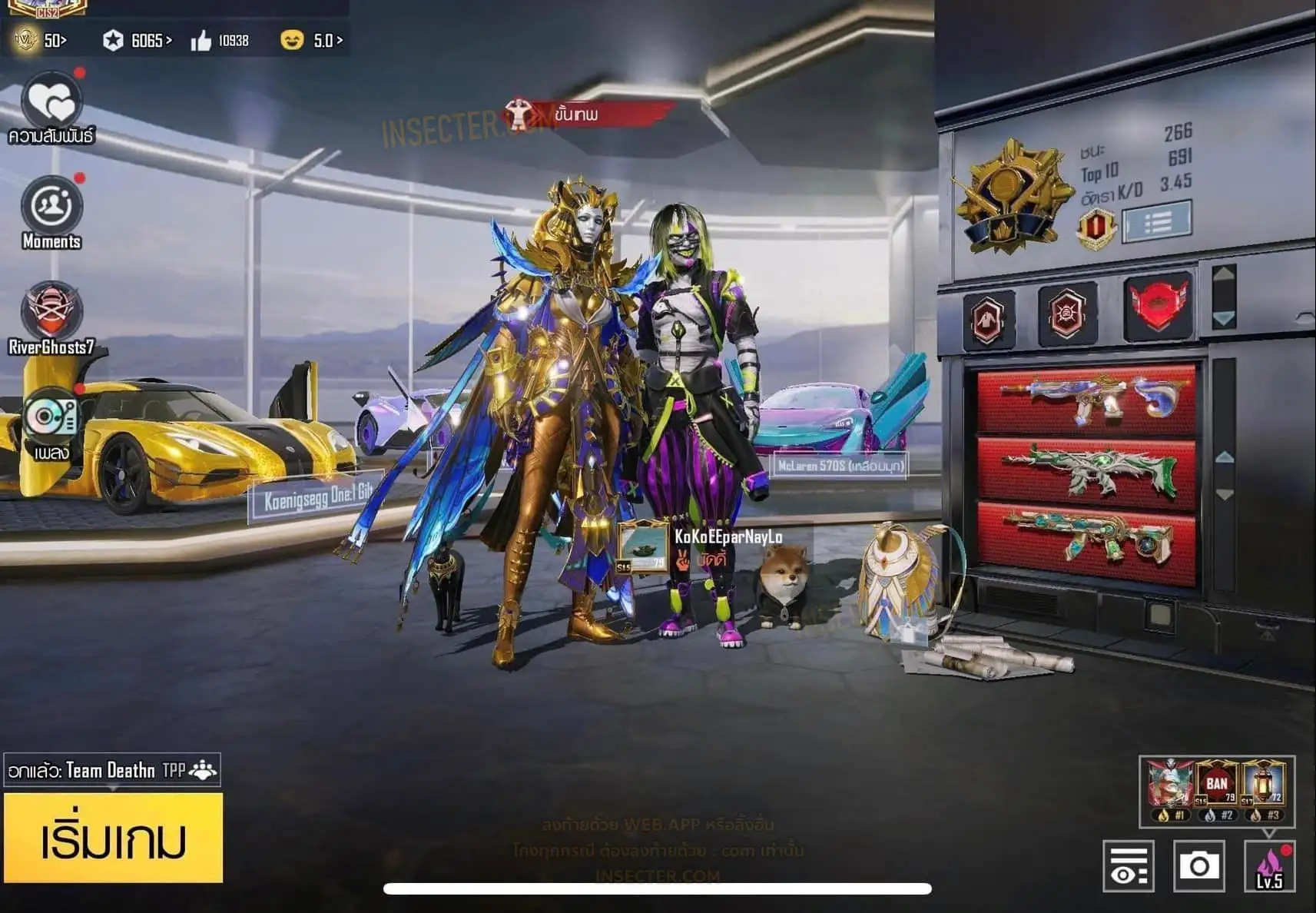1316x913 pixels.
Task: Open the top popularity ranking panel with BAN avatar
Action: click(1217, 791)
